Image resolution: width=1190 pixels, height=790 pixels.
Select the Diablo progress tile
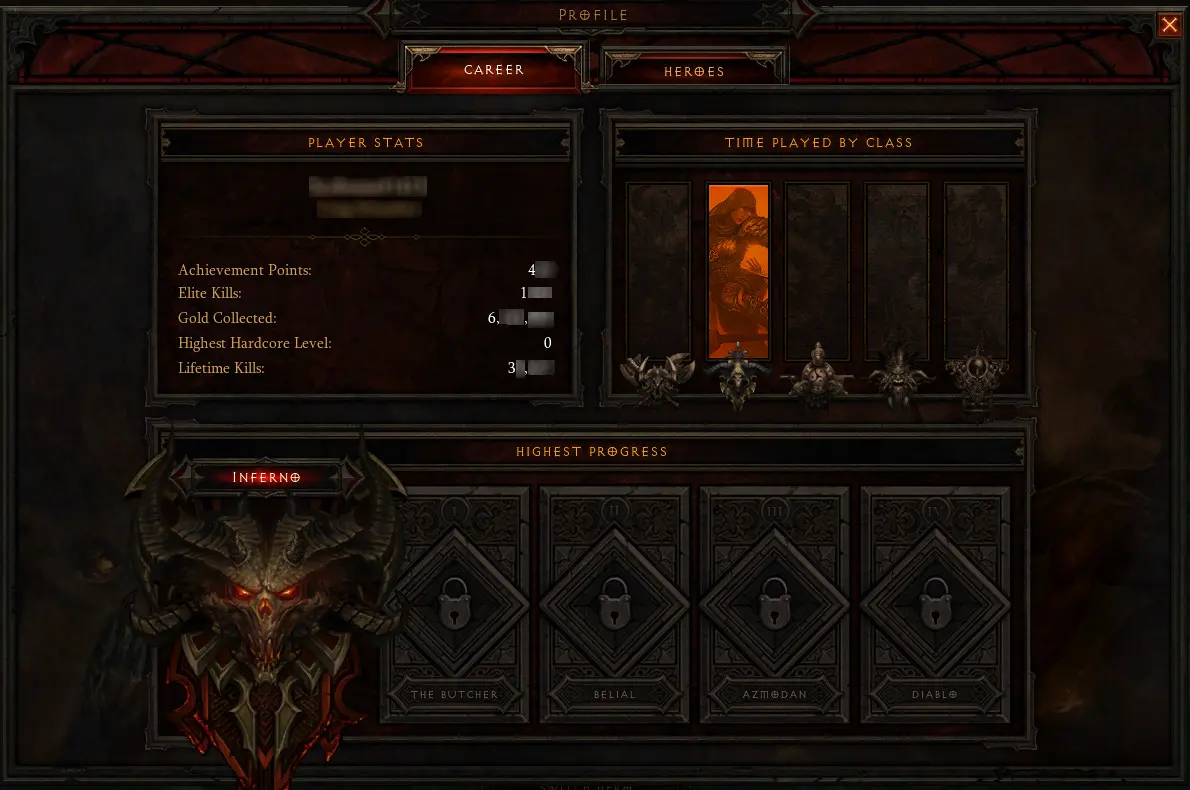click(935, 603)
